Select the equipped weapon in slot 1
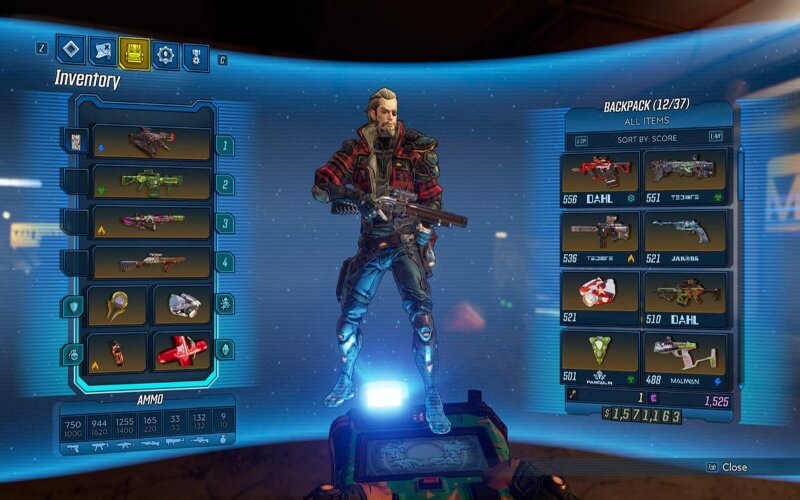800x500 pixels. coord(151,142)
